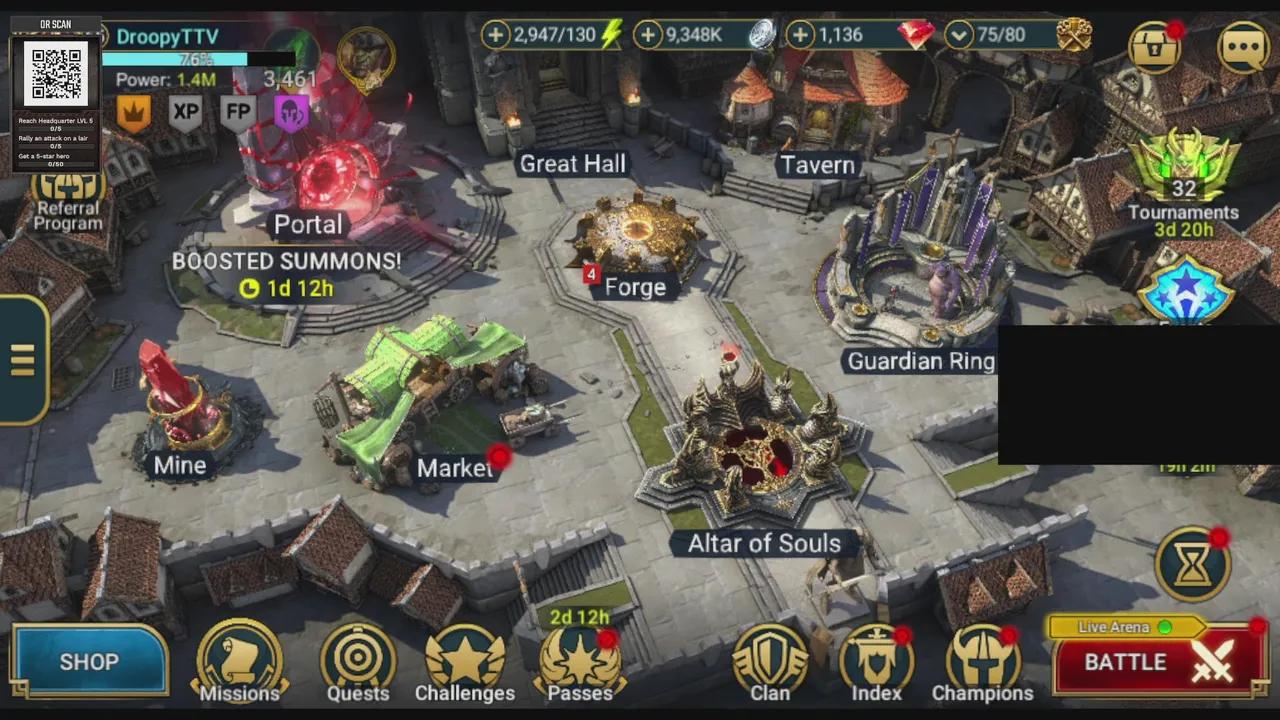Open the Shop
1280x720 pixels.
(x=89, y=661)
